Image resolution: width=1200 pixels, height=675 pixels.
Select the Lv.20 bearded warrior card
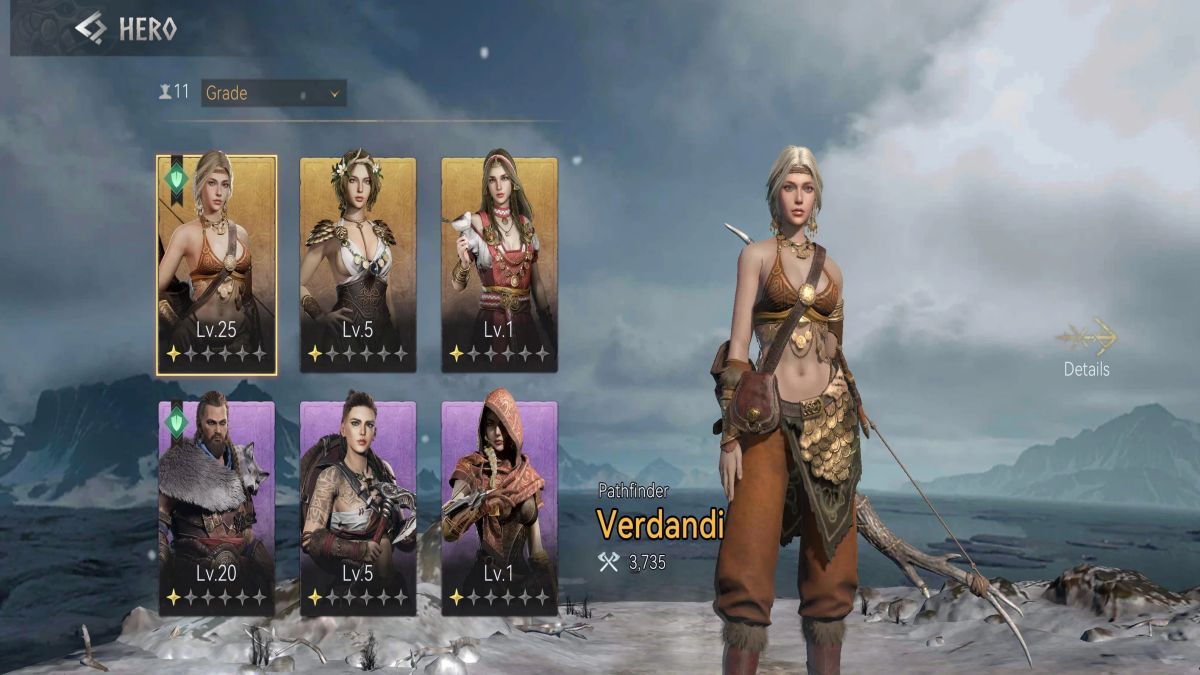pos(217,508)
